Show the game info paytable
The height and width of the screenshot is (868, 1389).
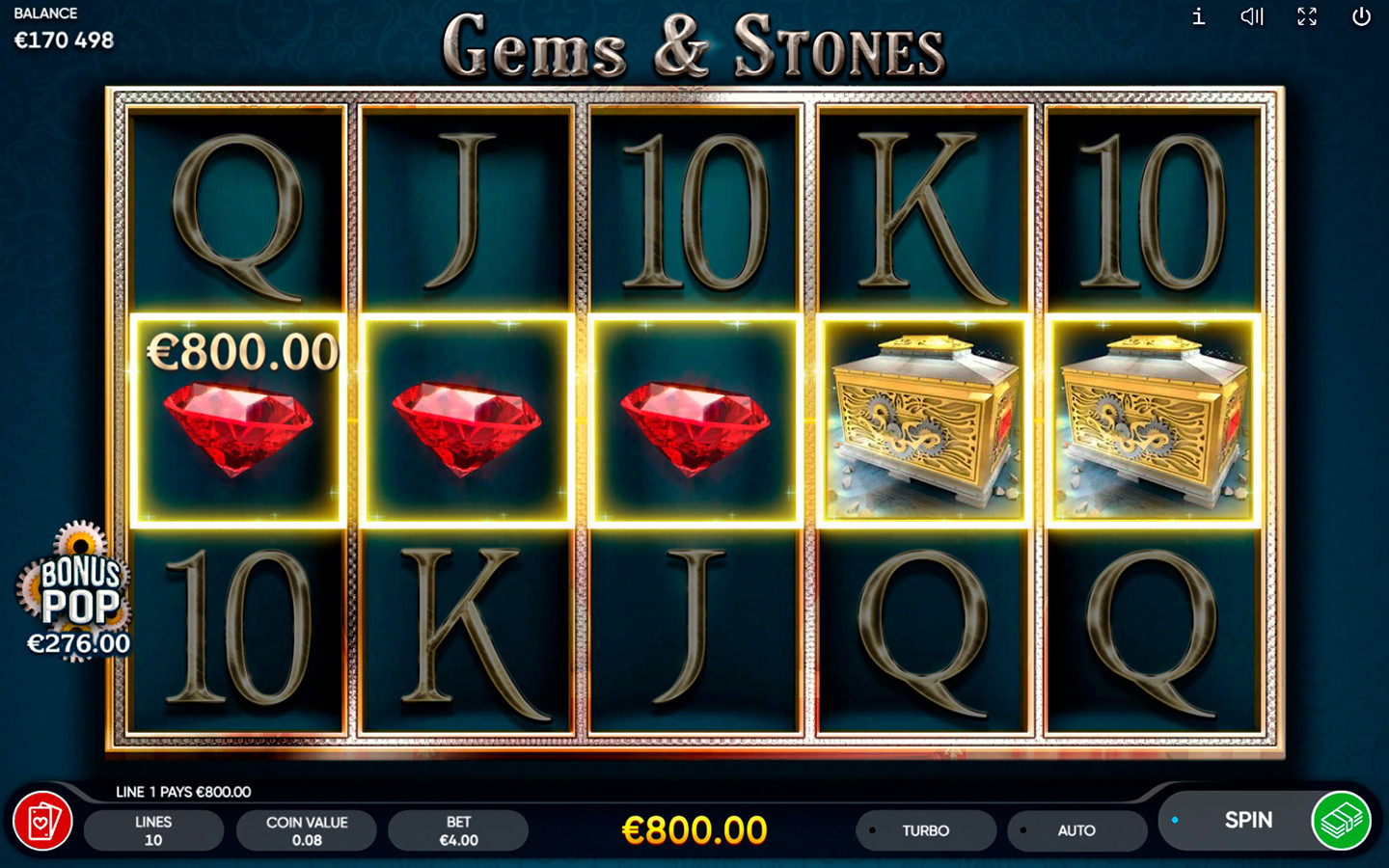pyautogui.click(x=1198, y=16)
